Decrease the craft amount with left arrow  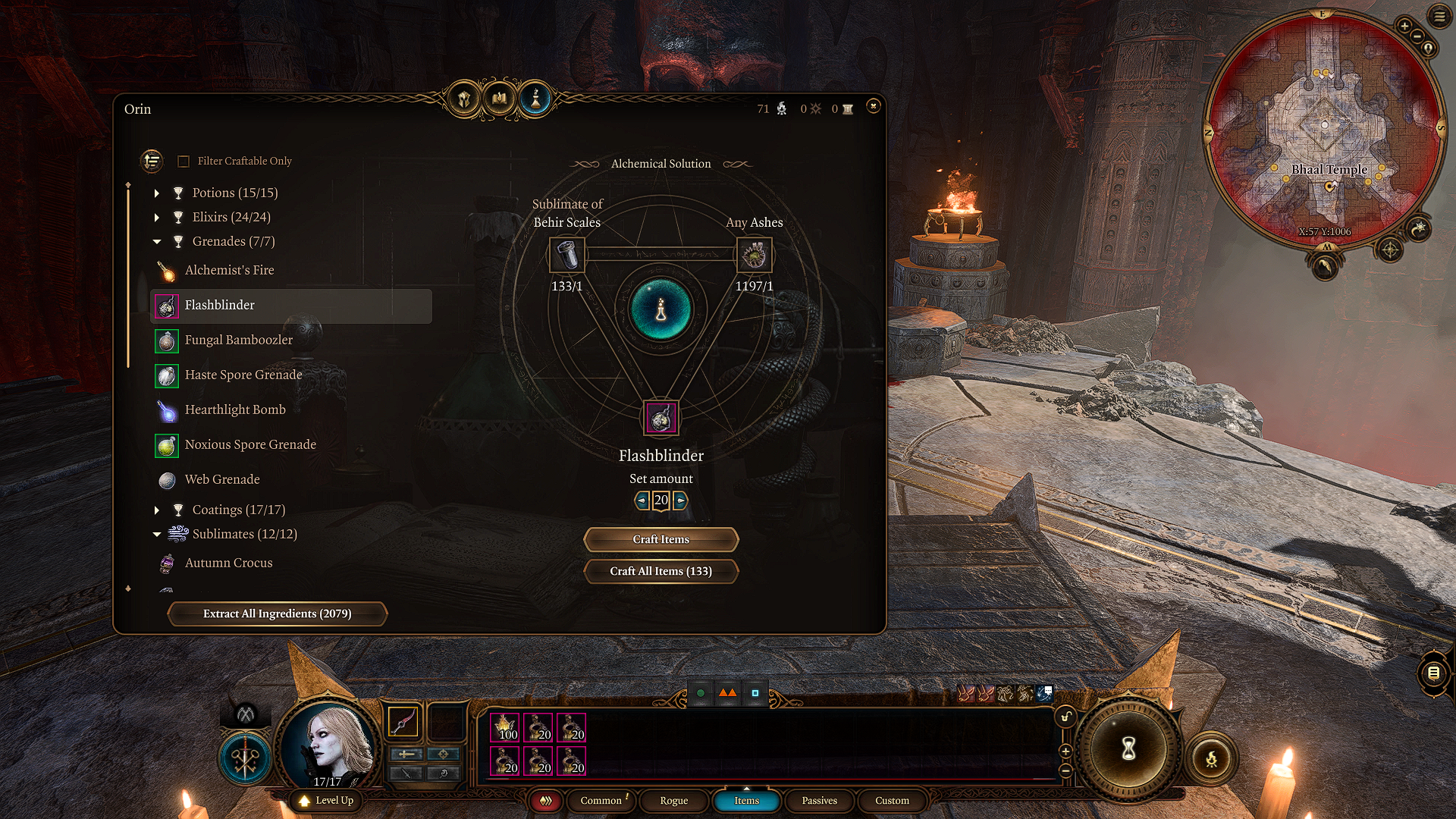pyautogui.click(x=642, y=500)
